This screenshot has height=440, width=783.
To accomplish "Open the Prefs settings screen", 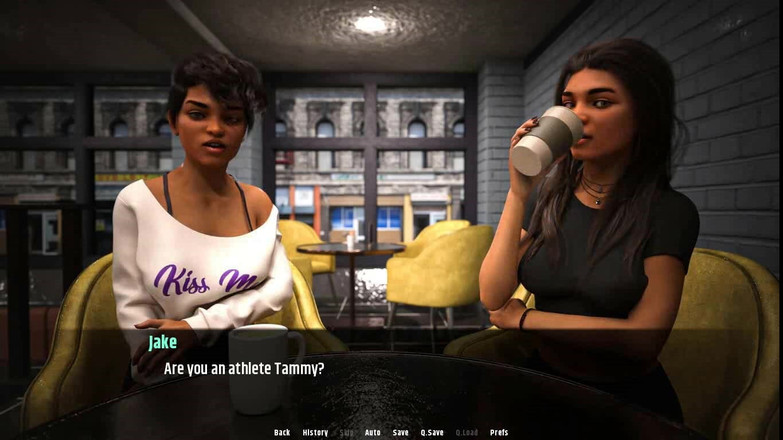I will [499, 432].
